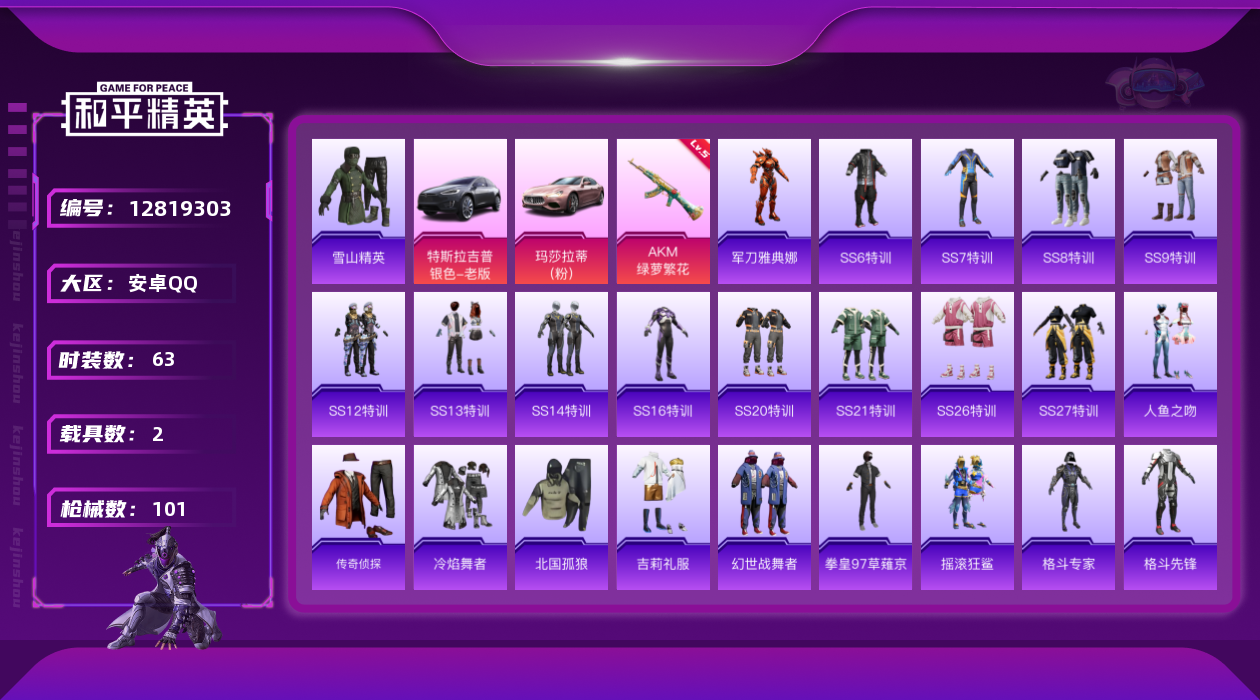The width and height of the screenshot is (1260, 700).
Task: Open the 冷焰舞者 outfit card
Action: tap(460, 517)
